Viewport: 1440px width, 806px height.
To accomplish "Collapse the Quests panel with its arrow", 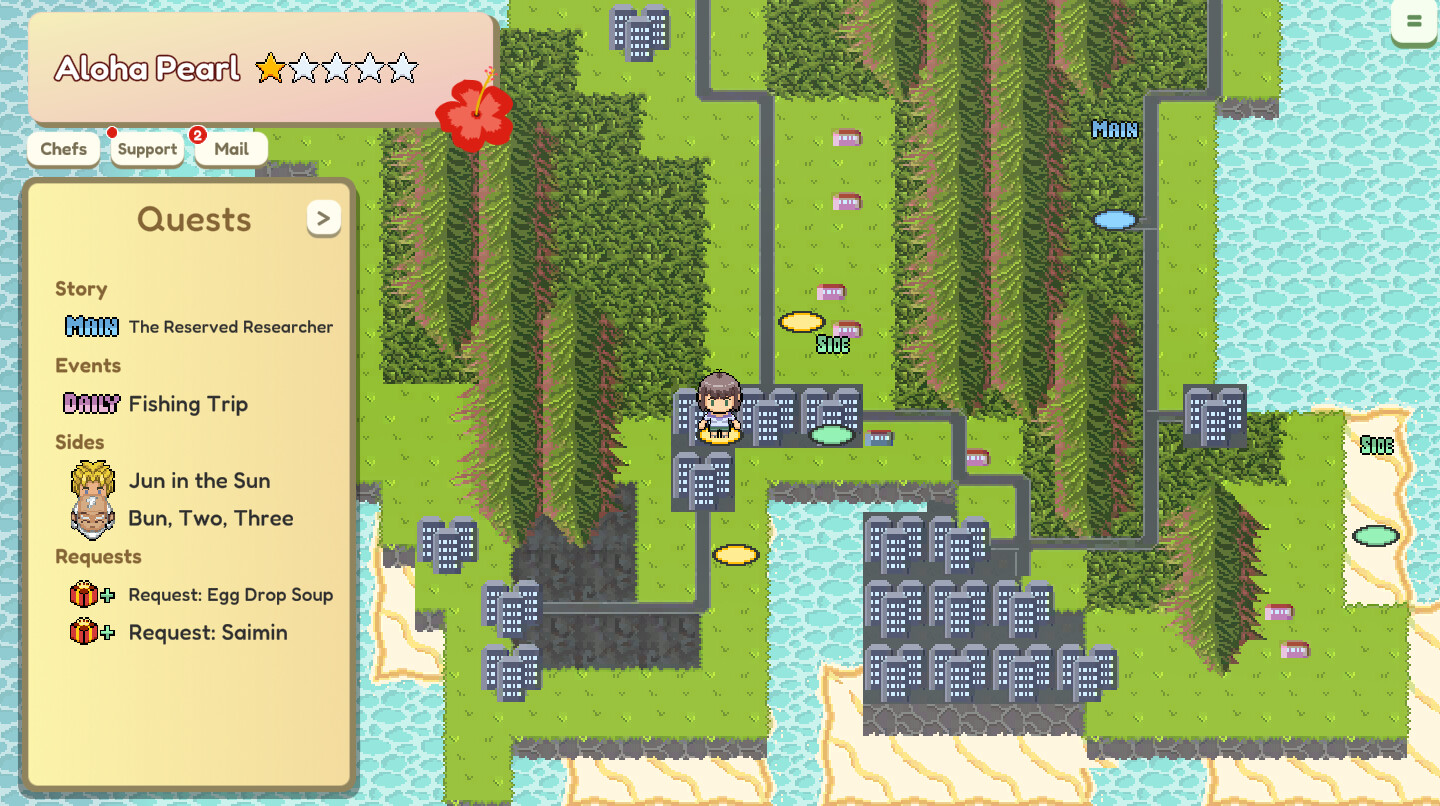I will click(x=323, y=218).
